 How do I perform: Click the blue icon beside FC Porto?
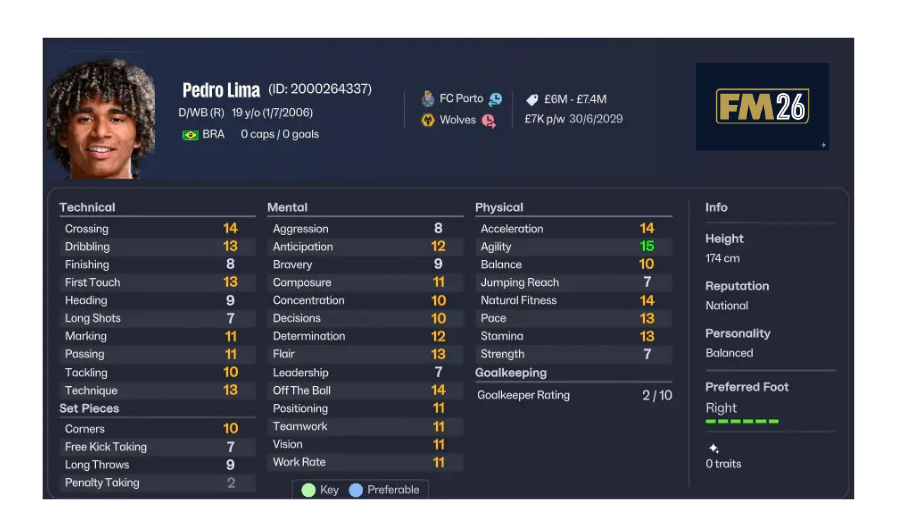[x=495, y=99]
